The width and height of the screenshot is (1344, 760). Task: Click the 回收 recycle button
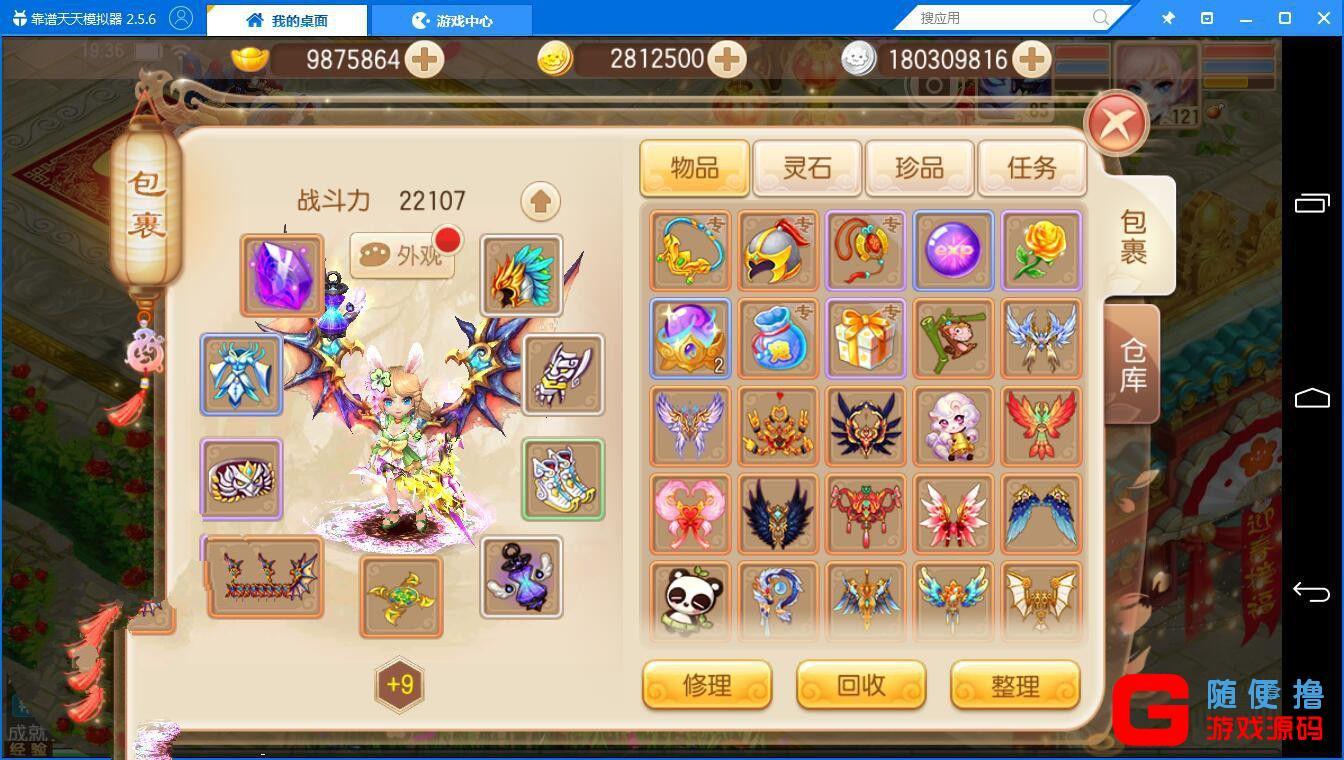click(861, 685)
